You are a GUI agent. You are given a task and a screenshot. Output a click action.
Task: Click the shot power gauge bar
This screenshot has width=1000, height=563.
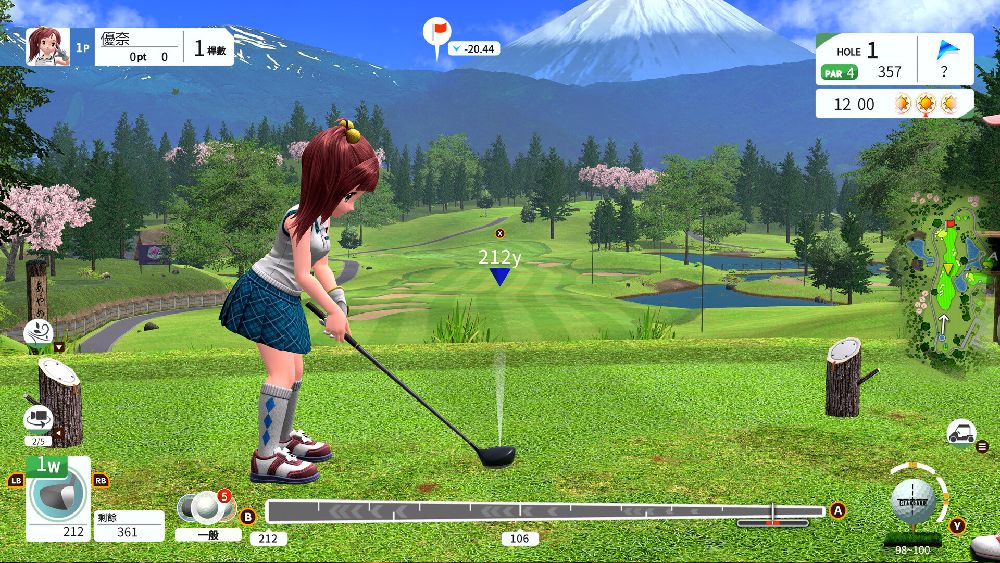(545, 512)
